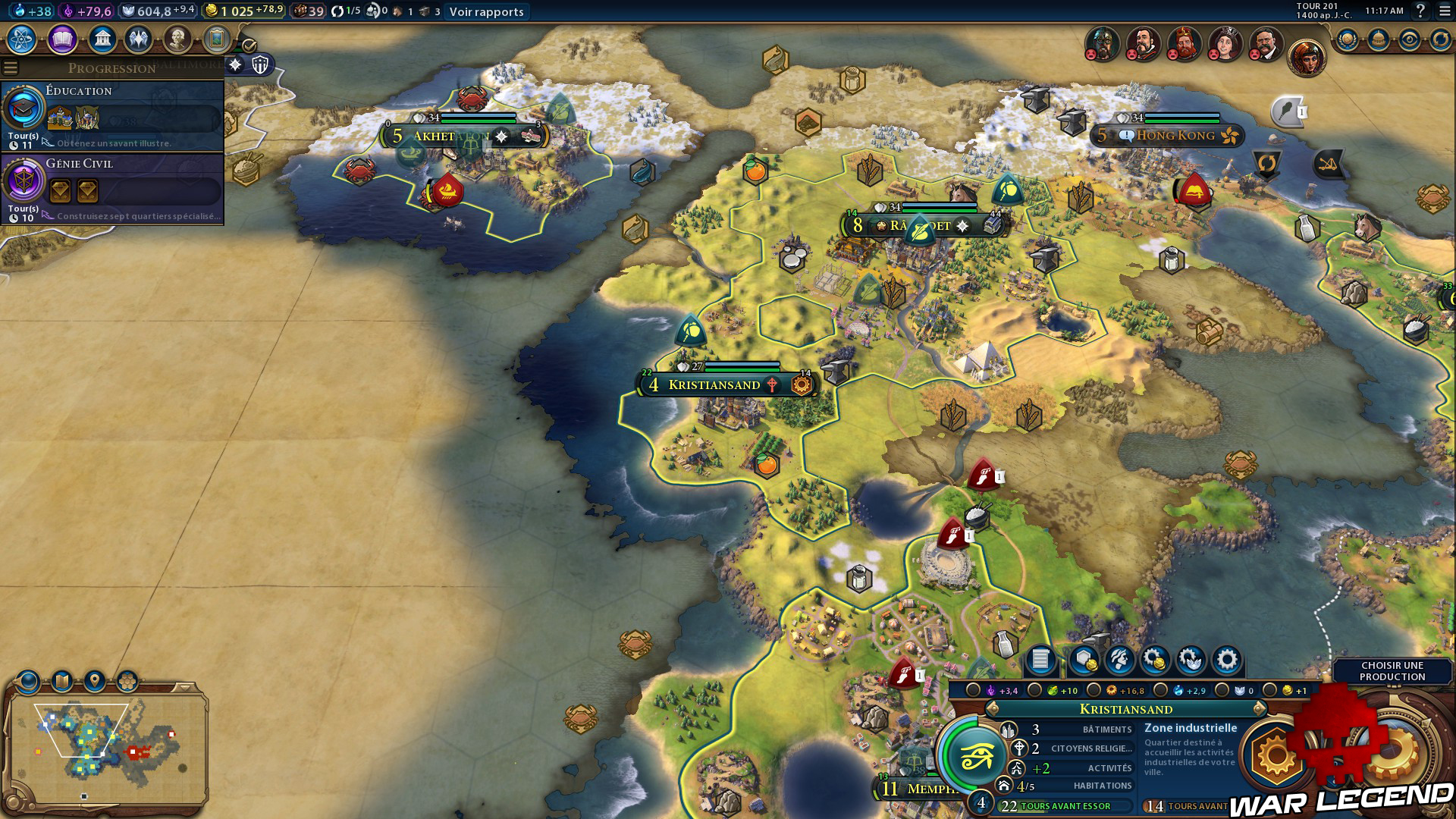Click the right chevron to view the next city
The width and height of the screenshot is (1456, 819).
point(1257,709)
